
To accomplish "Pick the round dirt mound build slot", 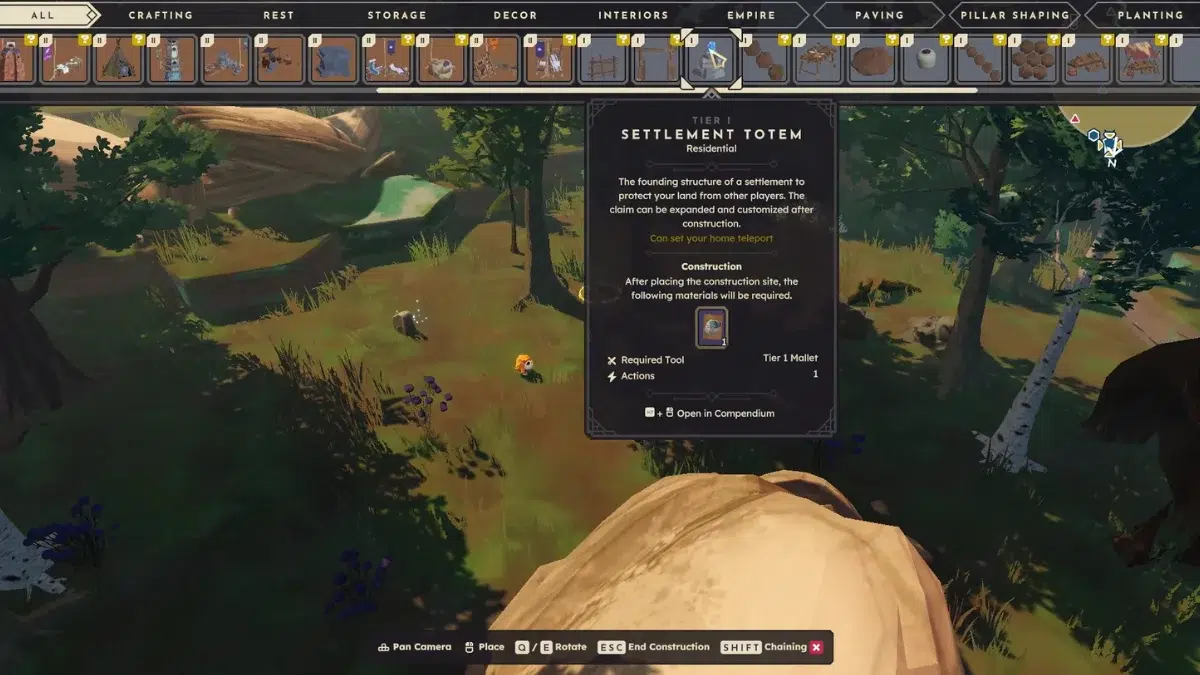I will [872, 60].
